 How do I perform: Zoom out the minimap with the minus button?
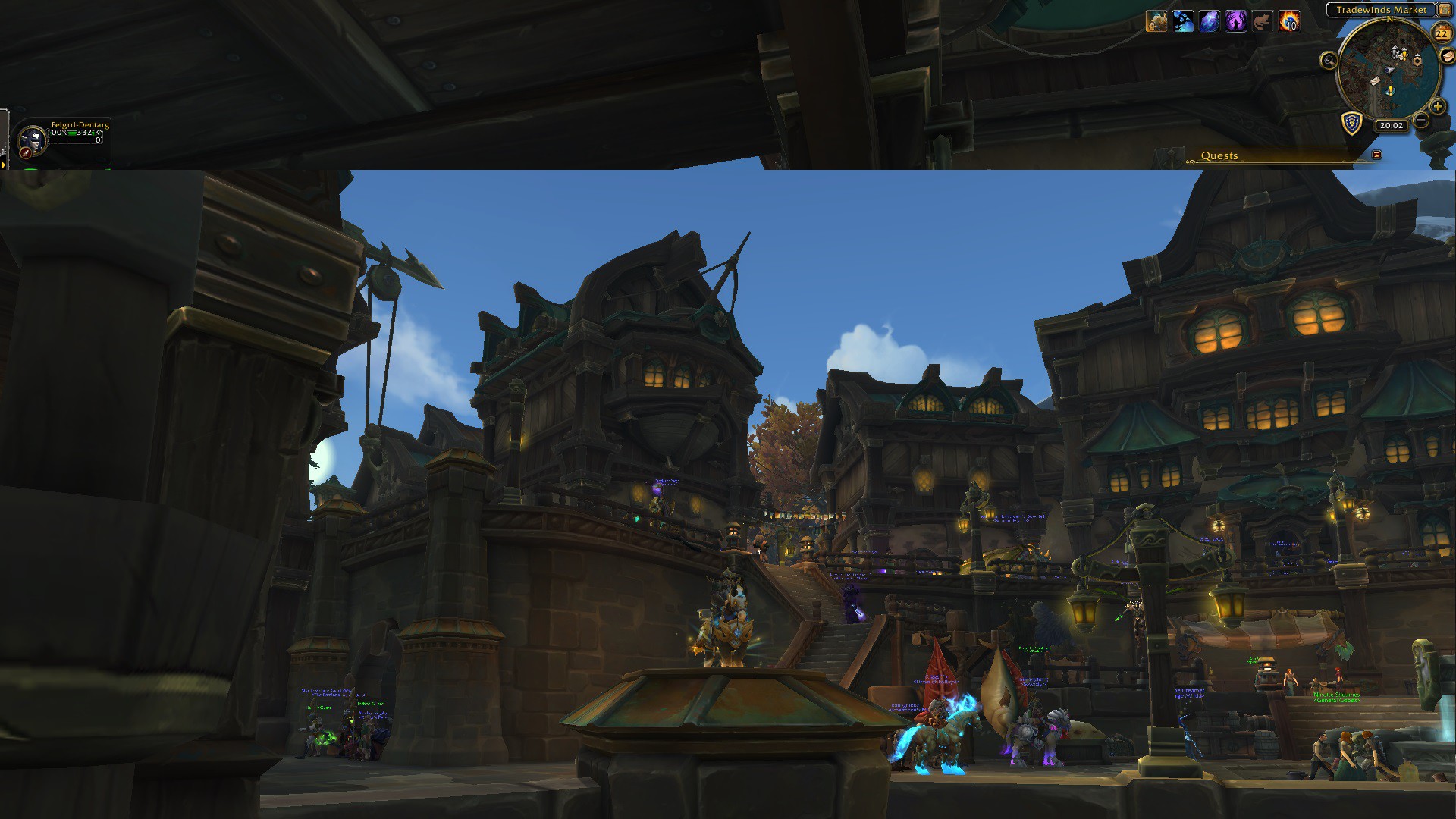point(1421,120)
